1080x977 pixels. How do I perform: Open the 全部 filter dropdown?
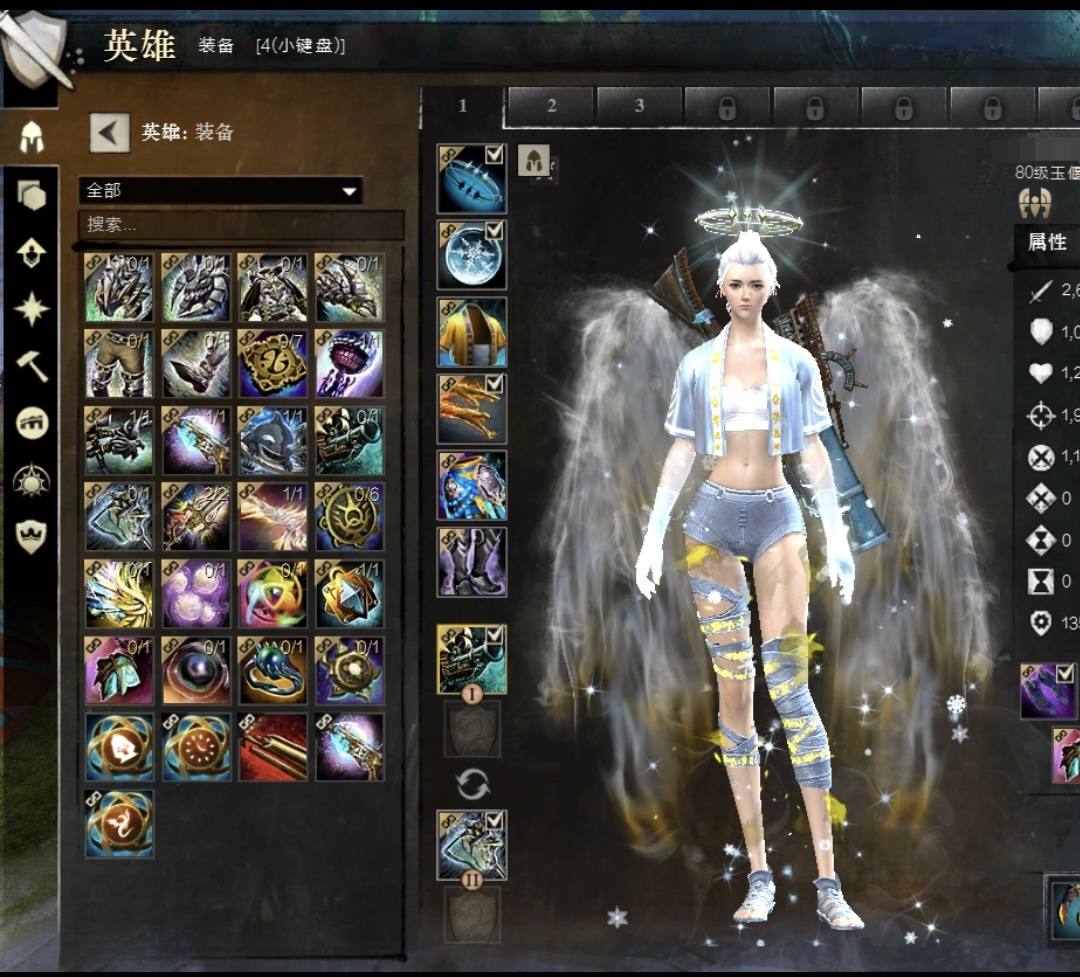[220, 190]
